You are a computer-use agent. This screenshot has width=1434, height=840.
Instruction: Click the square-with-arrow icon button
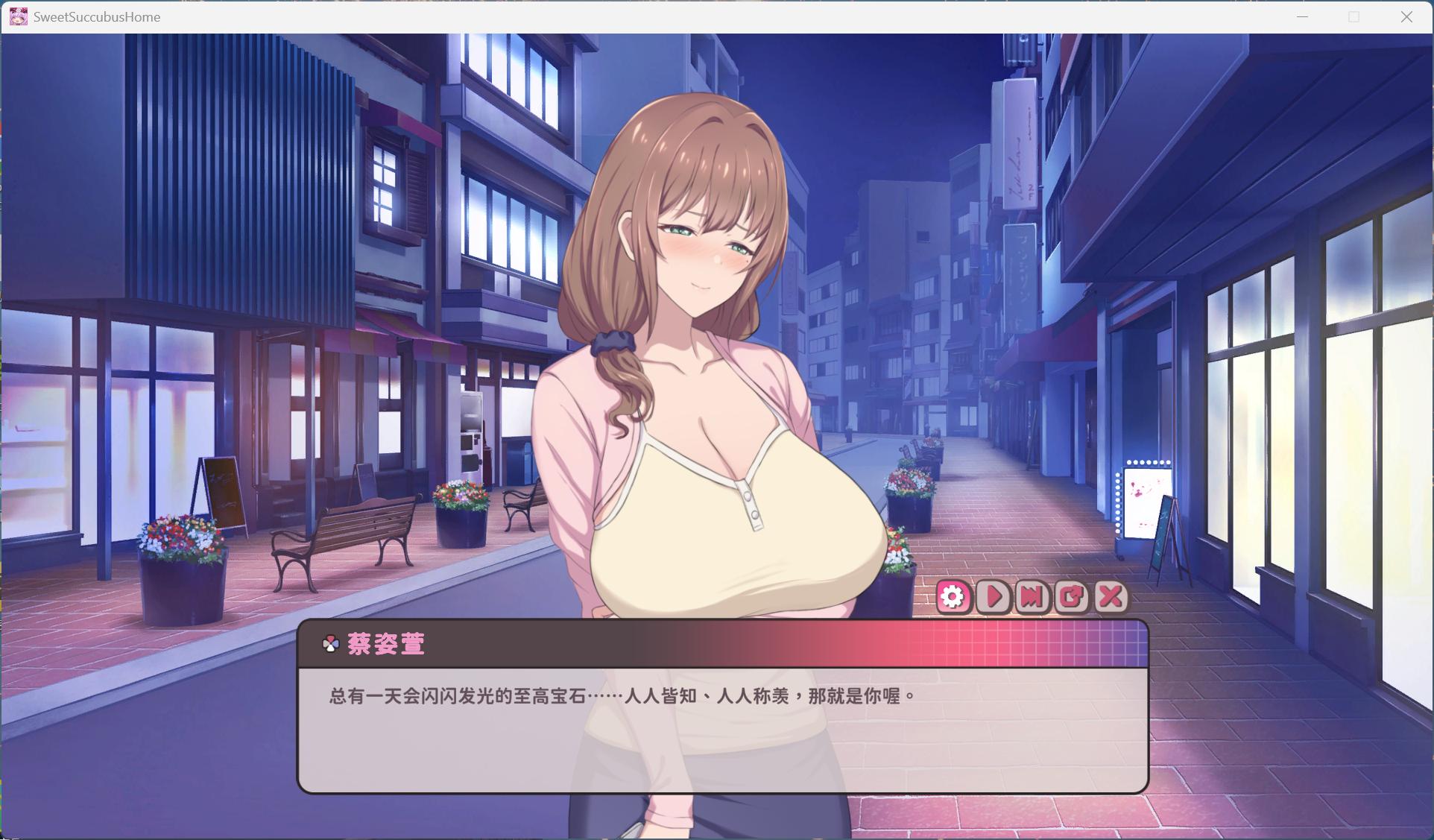1072,597
